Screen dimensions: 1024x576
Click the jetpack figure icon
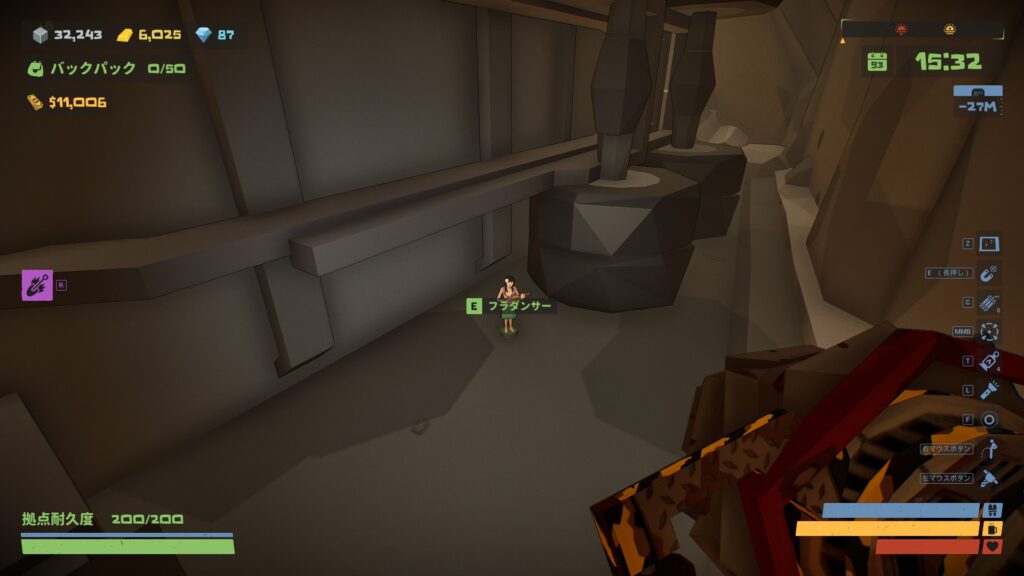tap(989, 449)
